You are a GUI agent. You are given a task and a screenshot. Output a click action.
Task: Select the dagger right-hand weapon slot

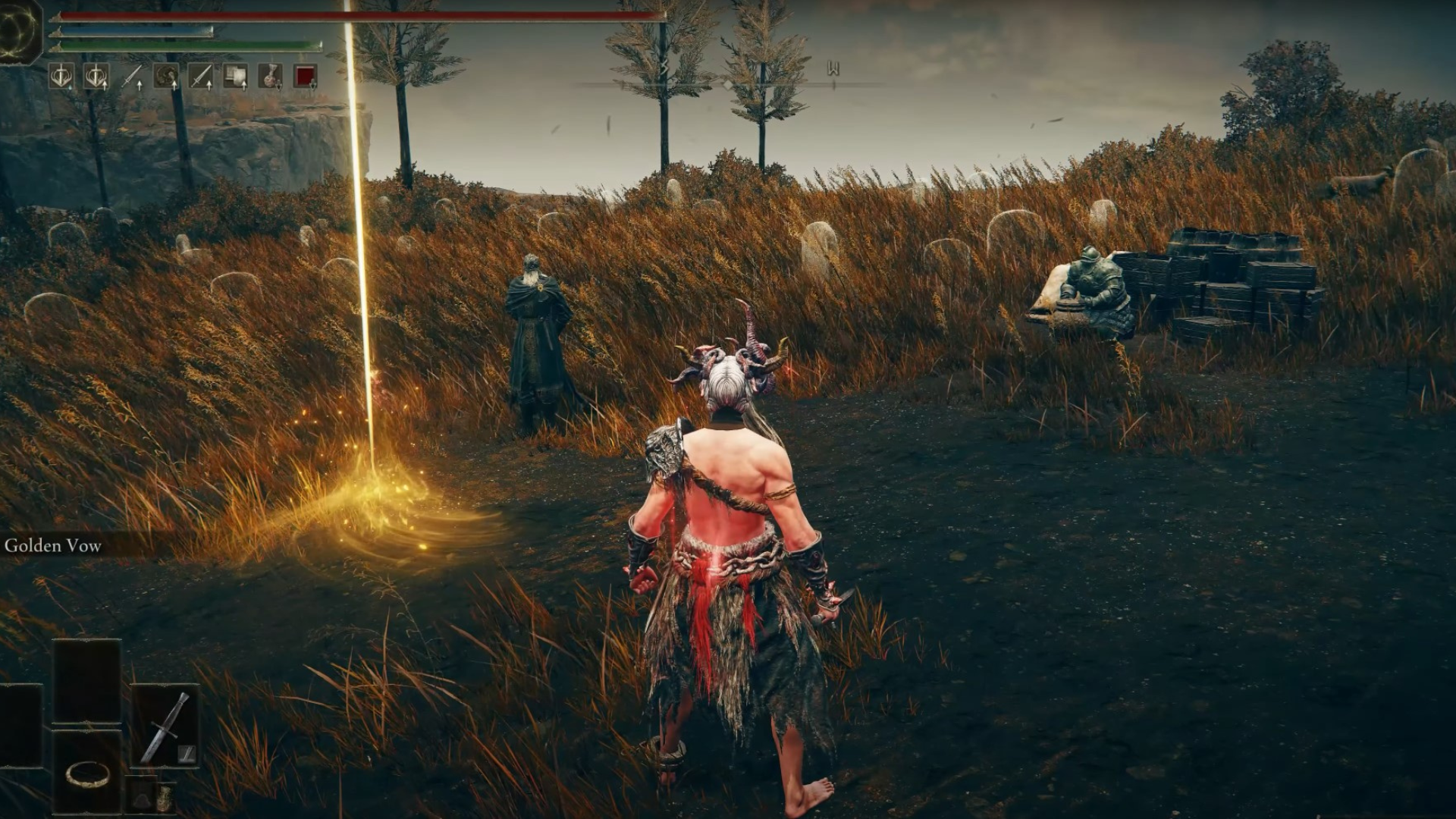click(x=165, y=724)
